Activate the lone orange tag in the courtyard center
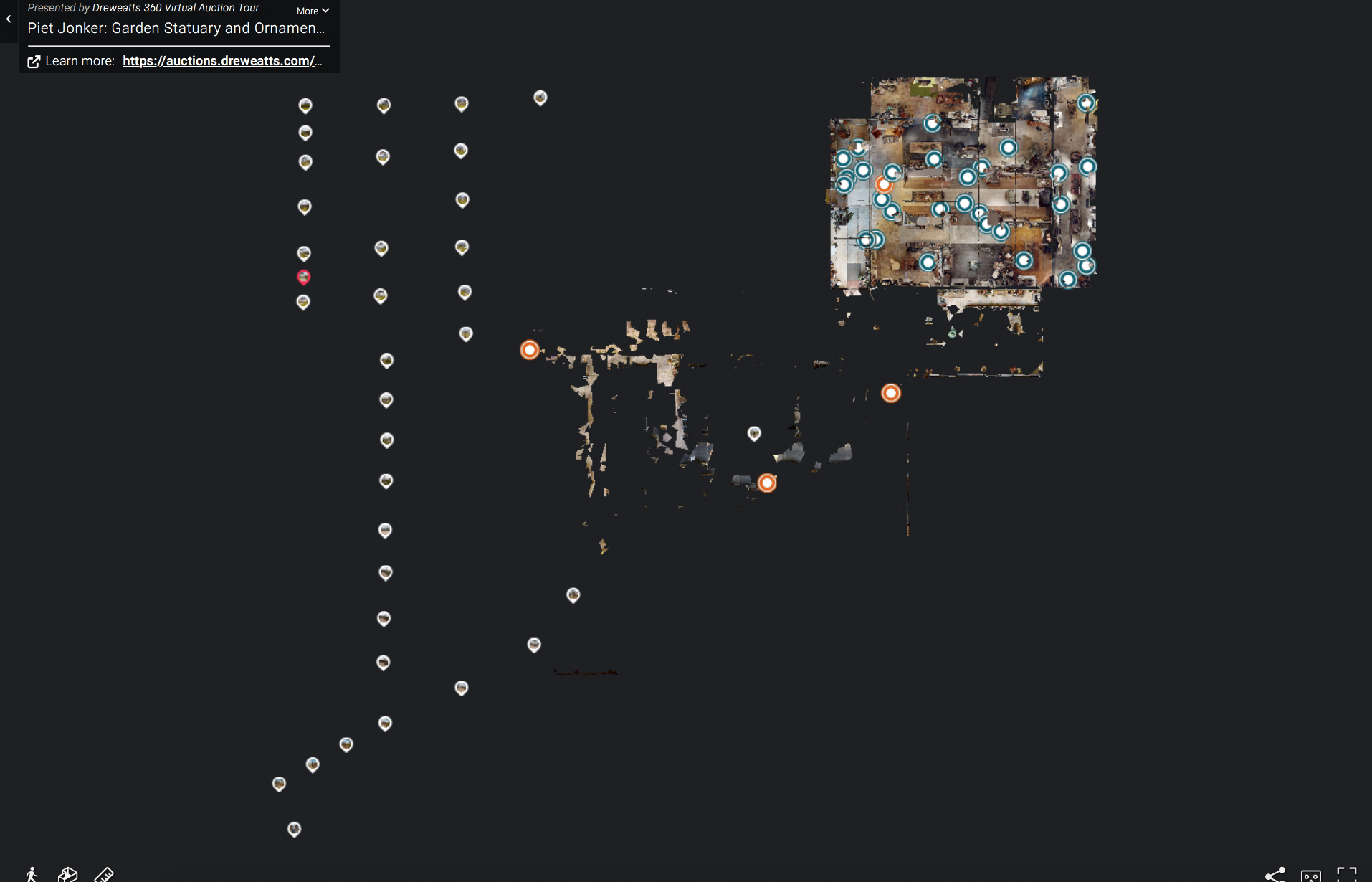Image resolution: width=1372 pixels, height=882 pixels. 767,483
